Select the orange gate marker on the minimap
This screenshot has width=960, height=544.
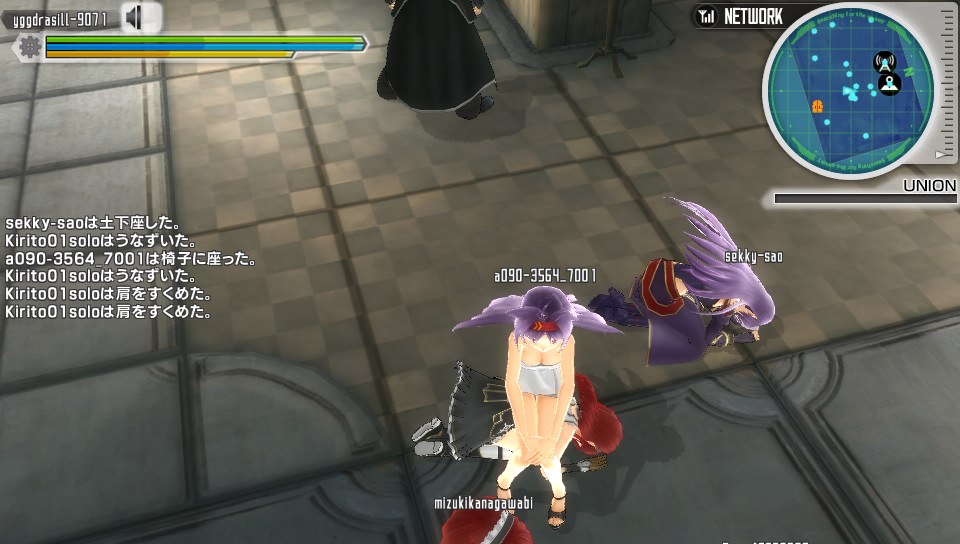[x=817, y=105]
